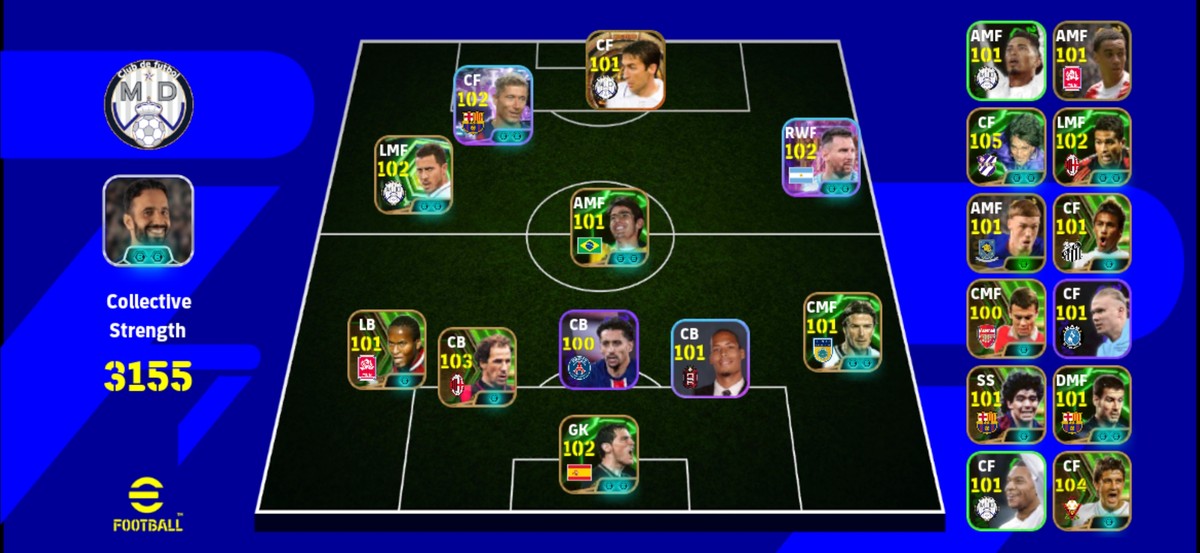This screenshot has width=1200, height=553.
Task: Click the M.D club badge
Action: (148, 103)
